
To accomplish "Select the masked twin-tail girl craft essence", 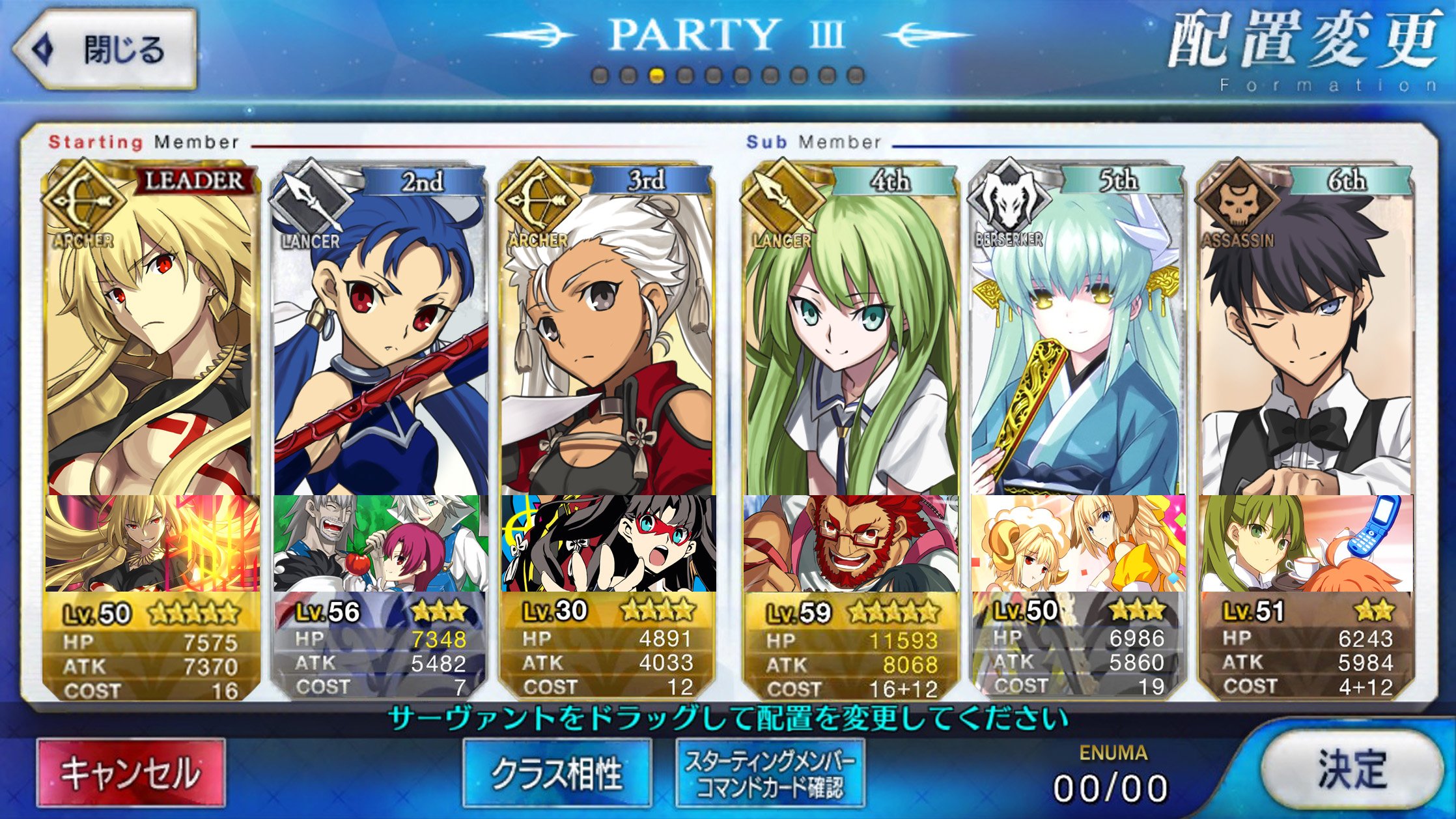I will (x=608, y=543).
